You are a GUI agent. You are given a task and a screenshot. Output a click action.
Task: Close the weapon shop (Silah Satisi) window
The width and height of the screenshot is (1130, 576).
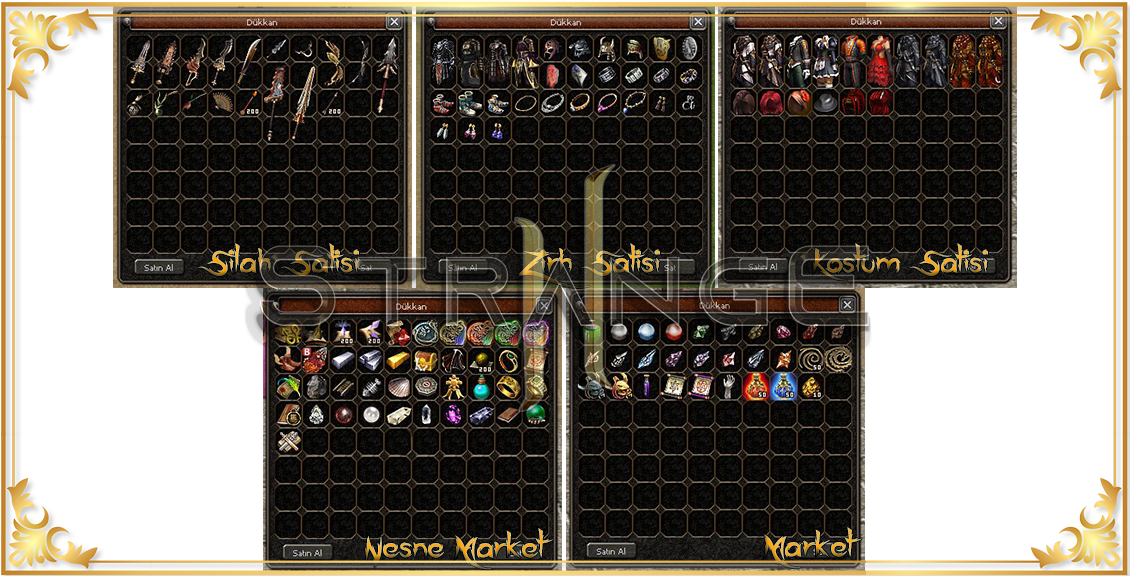(x=394, y=21)
